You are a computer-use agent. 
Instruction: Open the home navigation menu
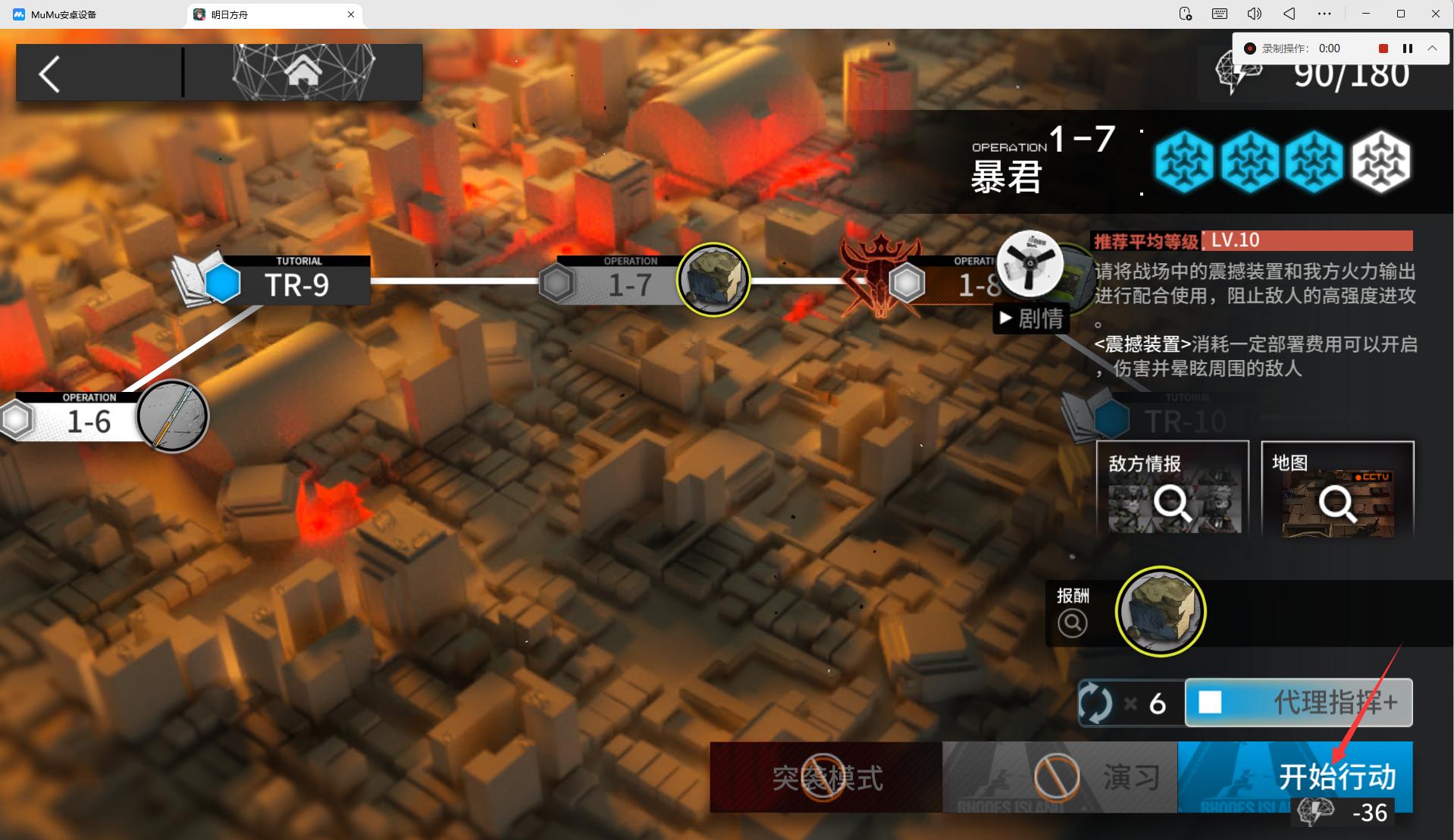(x=302, y=72)
